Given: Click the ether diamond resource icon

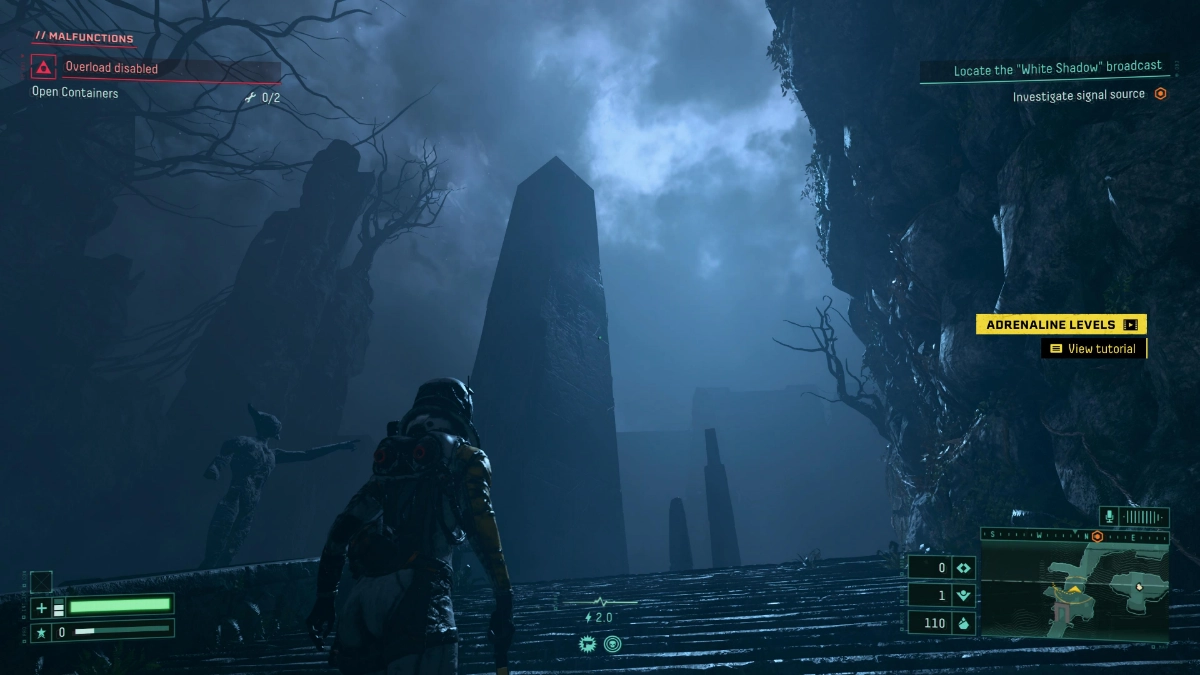Looking at the screenshot, I should 964,568.
